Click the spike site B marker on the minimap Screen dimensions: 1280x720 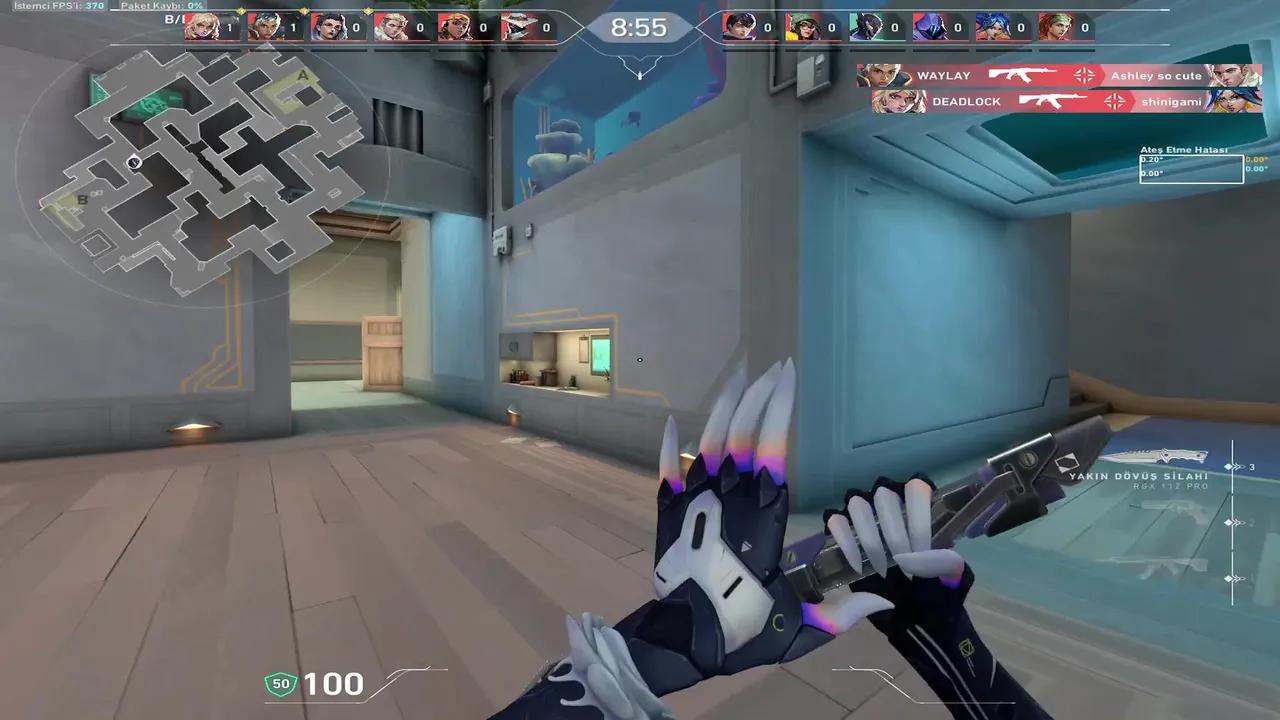tap(81, 201)
